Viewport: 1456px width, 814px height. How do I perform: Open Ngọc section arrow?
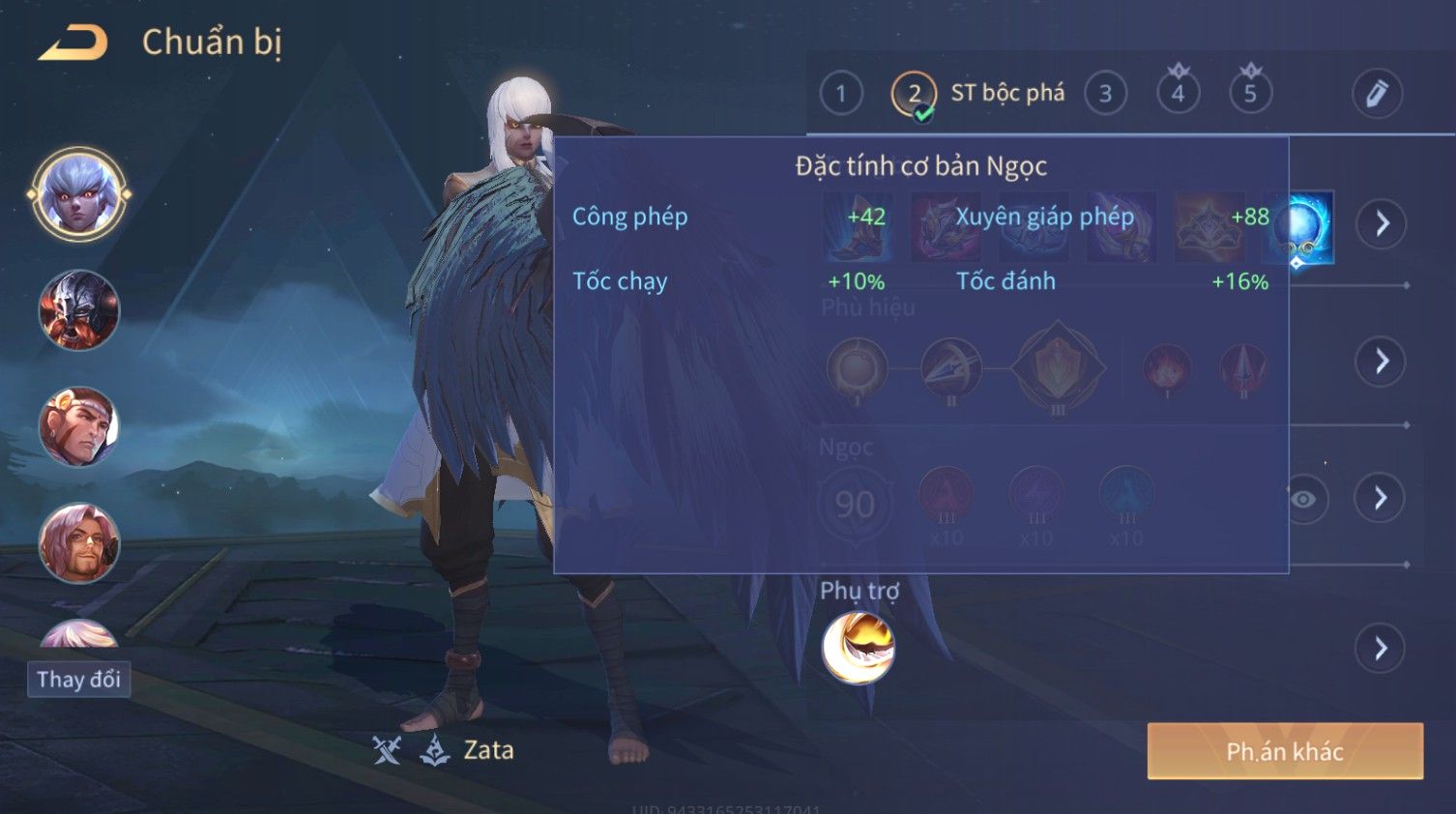click(x=1381, y=498)
